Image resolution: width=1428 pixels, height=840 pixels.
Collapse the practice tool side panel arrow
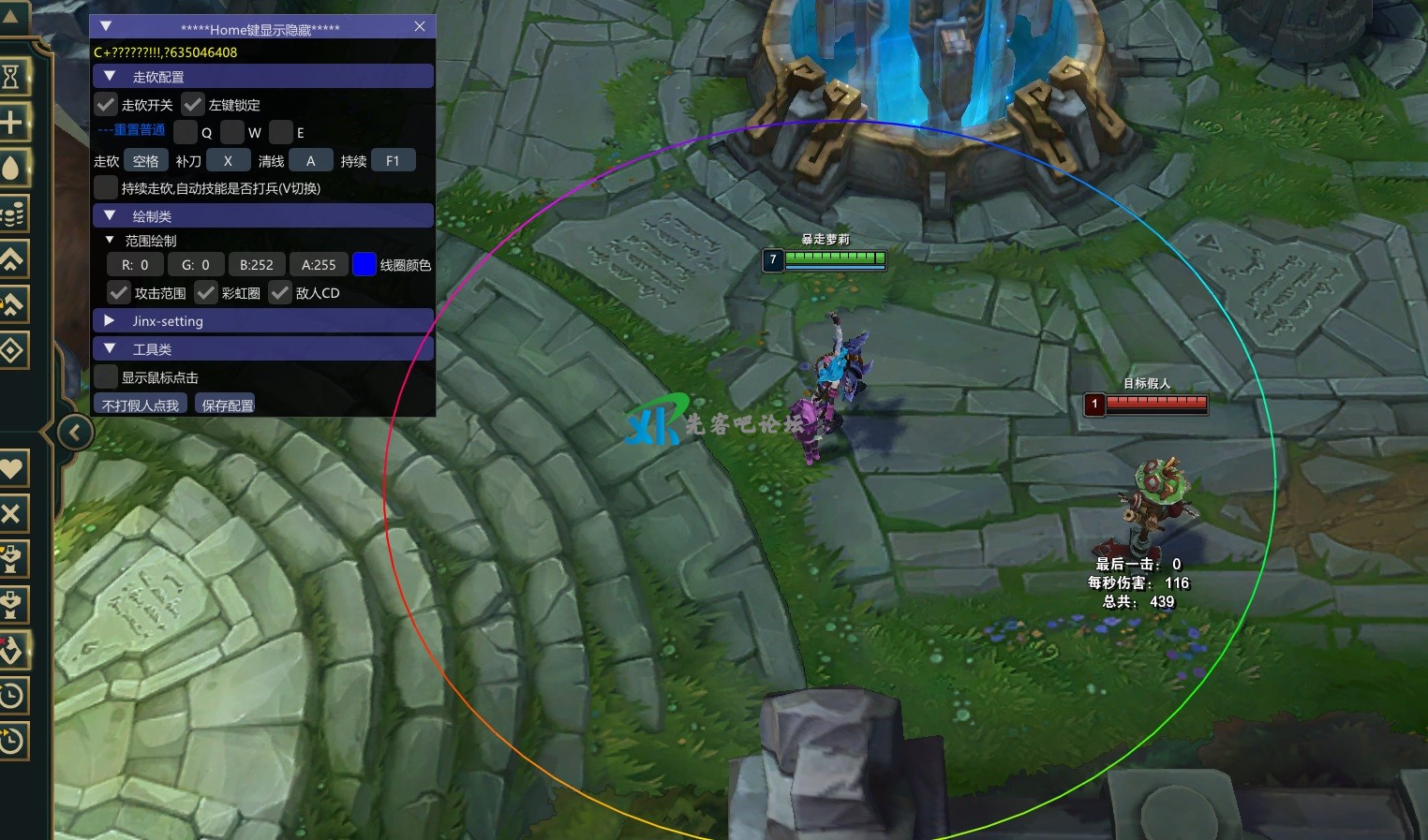(x=75, y=433)
